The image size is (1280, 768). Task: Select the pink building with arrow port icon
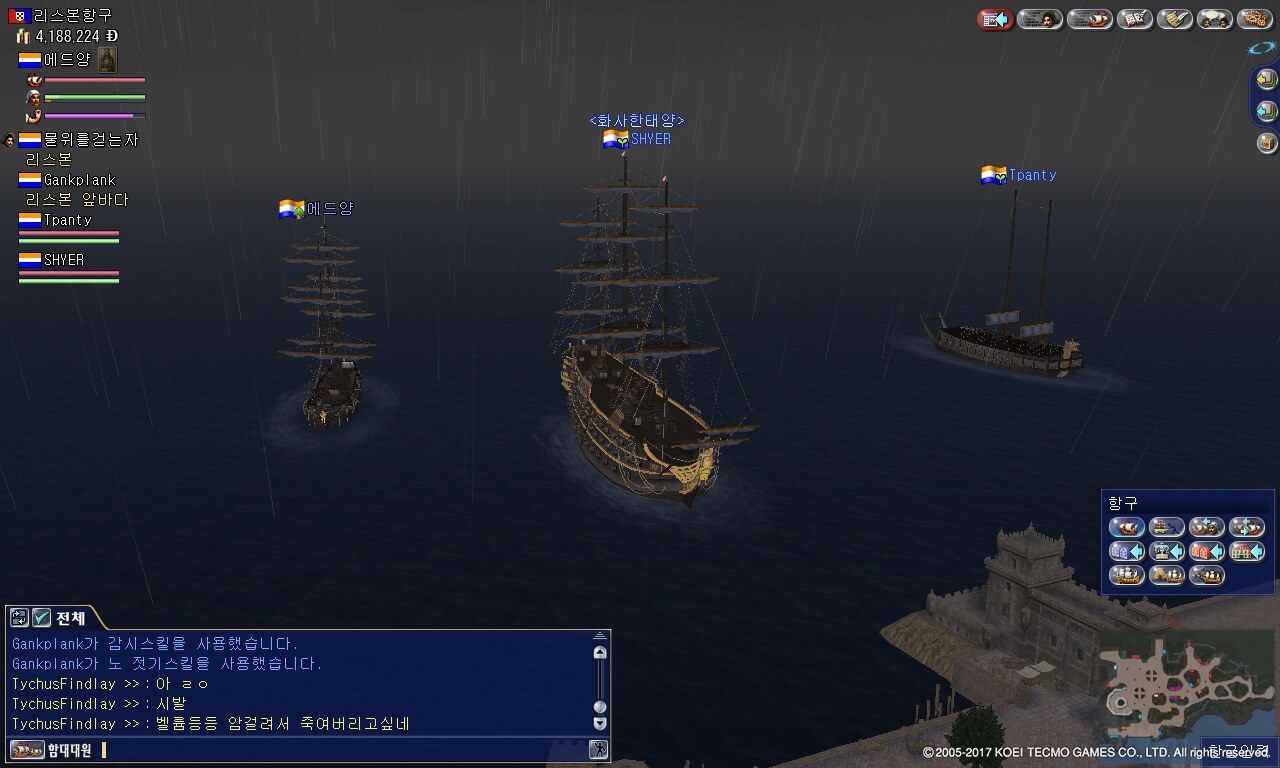point(1206,551)
